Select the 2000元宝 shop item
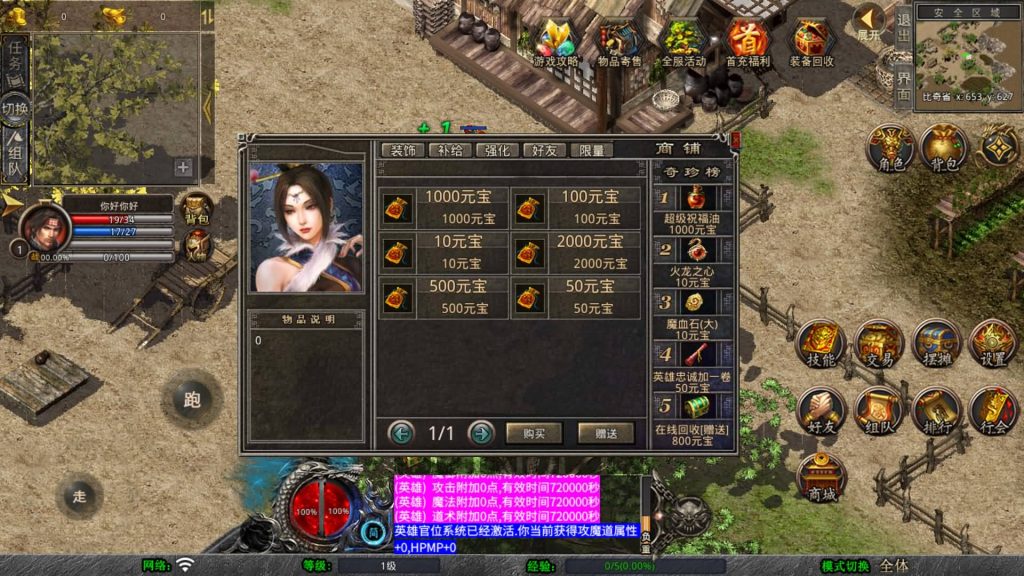This screenshot has height=576, width=1024. (x=576, y=252)
